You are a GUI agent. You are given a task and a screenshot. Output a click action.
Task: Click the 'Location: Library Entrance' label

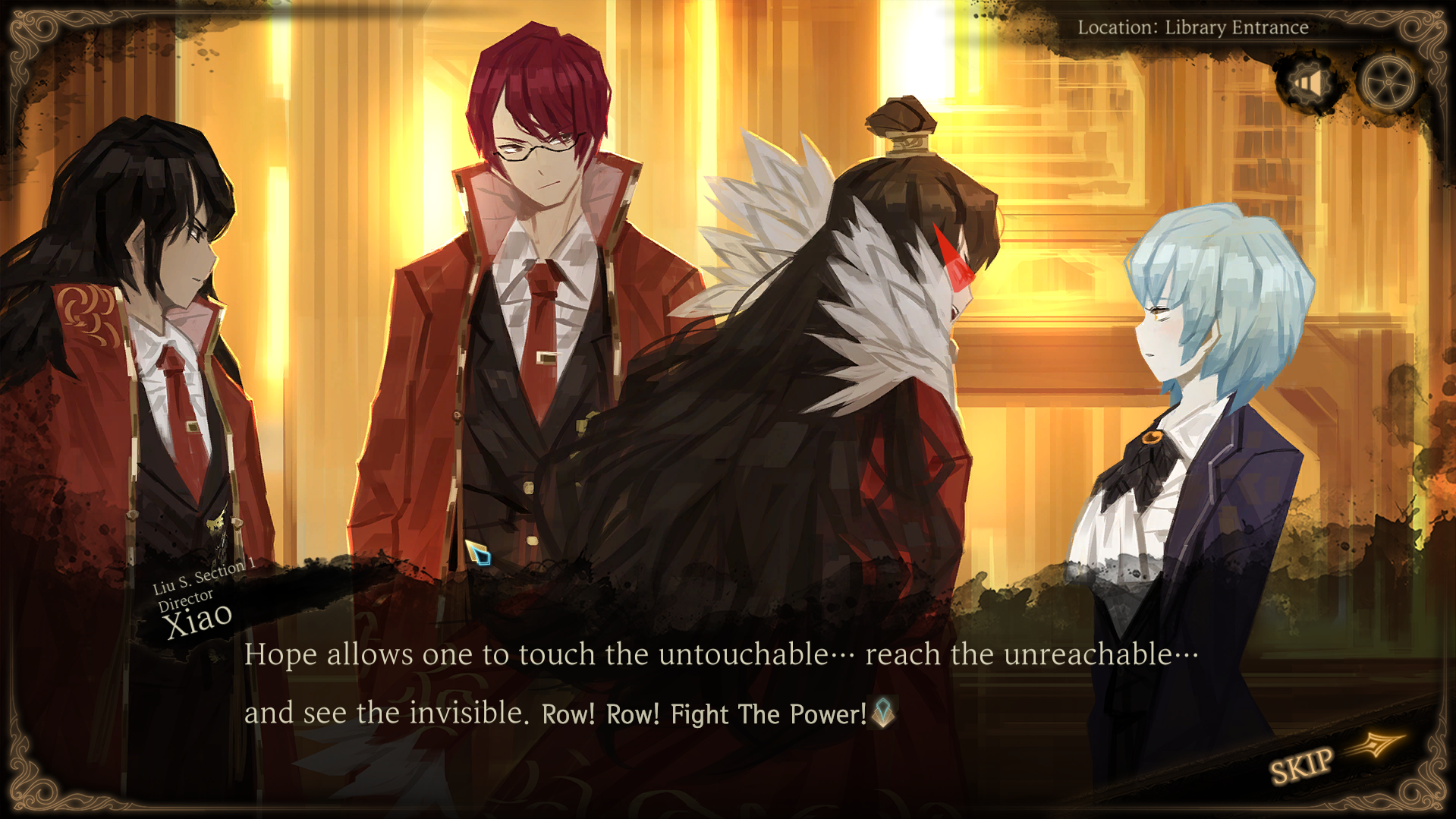(1193, 27)
